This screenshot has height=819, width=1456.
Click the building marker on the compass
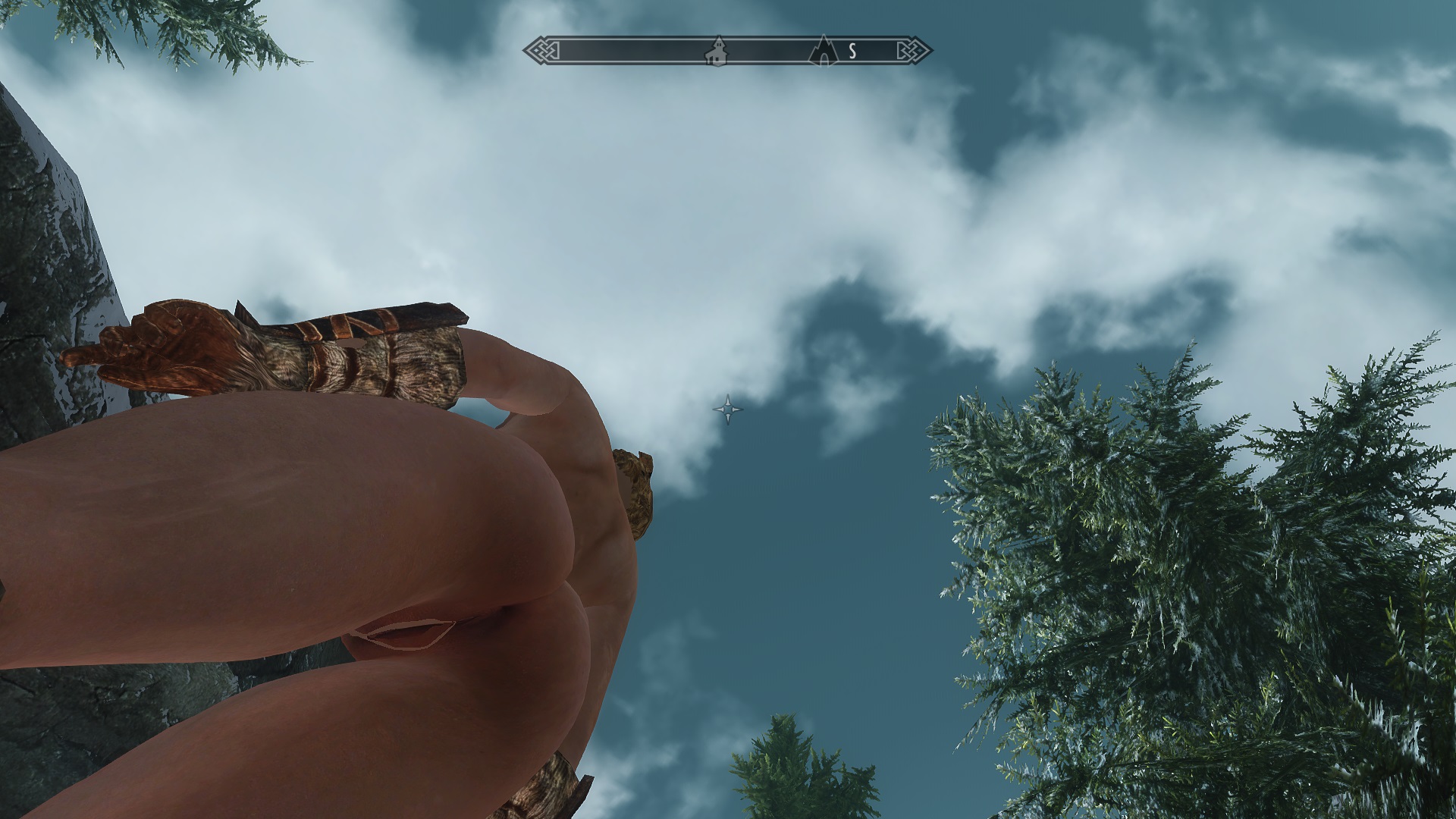coord(716,52)
